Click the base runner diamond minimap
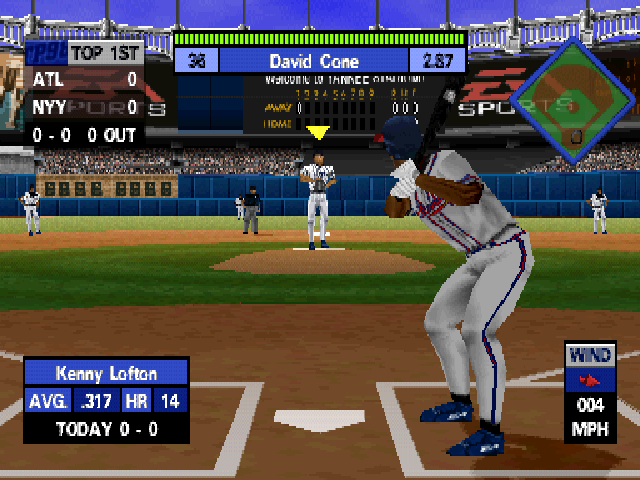The height and width of the screenshot is (480, 640). pos(571,103)
